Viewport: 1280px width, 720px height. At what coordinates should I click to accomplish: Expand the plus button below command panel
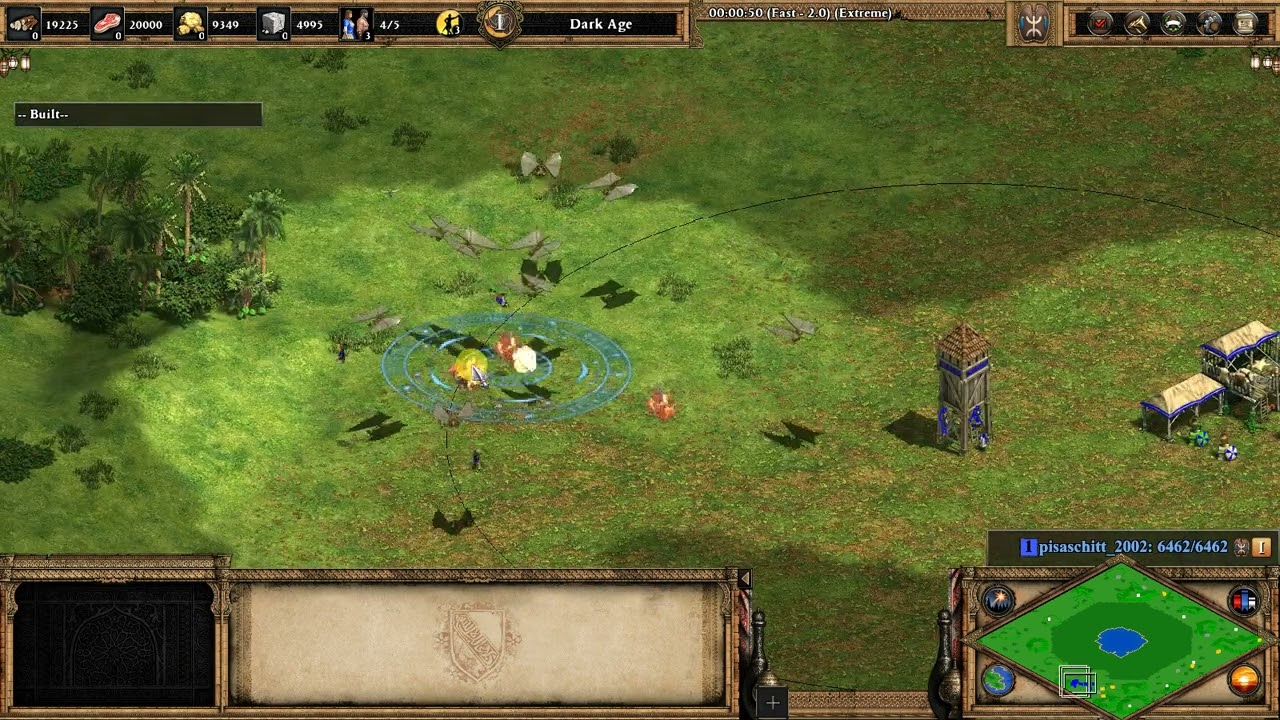[x=772, y=703]
